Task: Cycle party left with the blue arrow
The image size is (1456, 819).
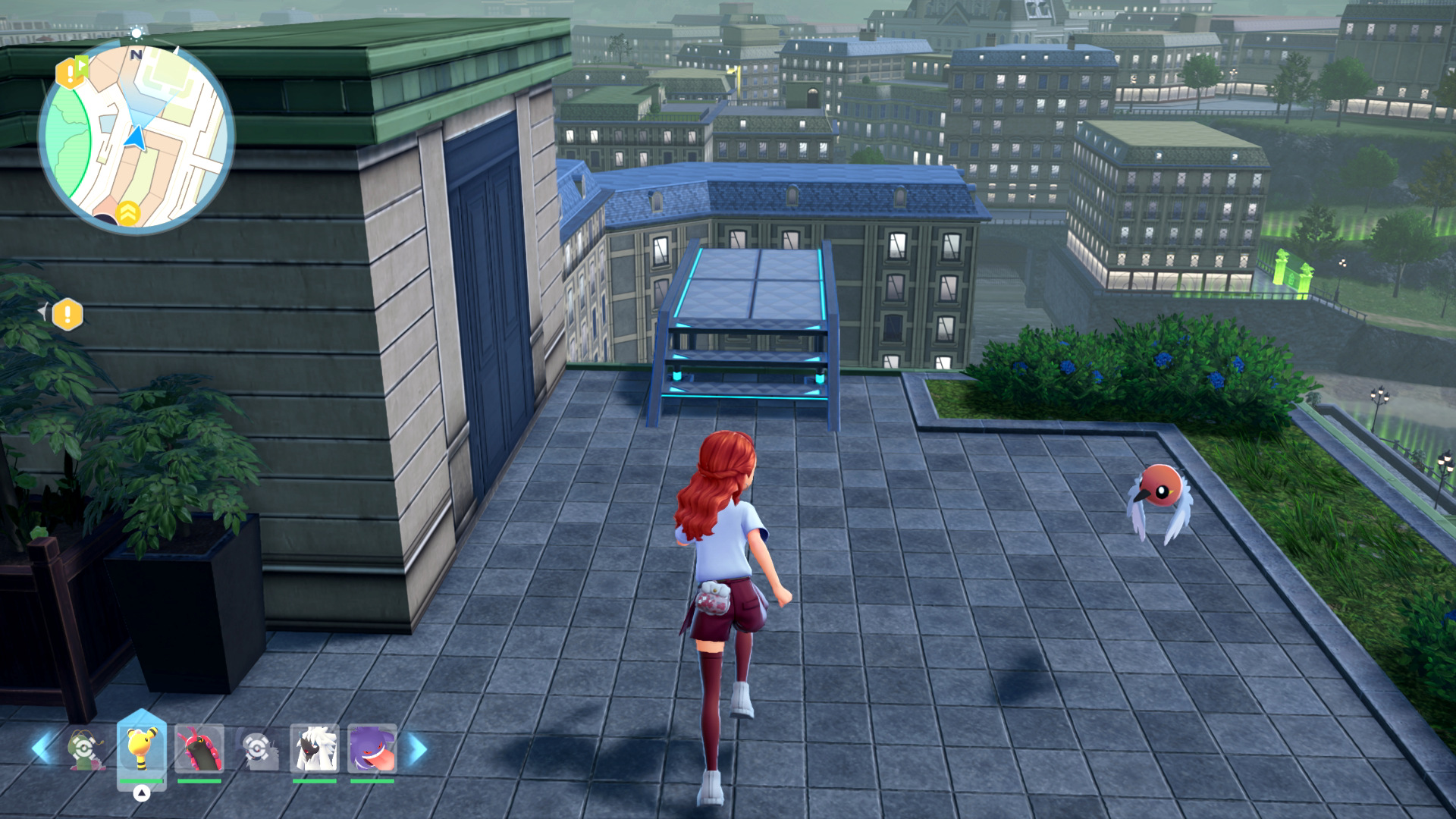Action: [x=42, y=748]
